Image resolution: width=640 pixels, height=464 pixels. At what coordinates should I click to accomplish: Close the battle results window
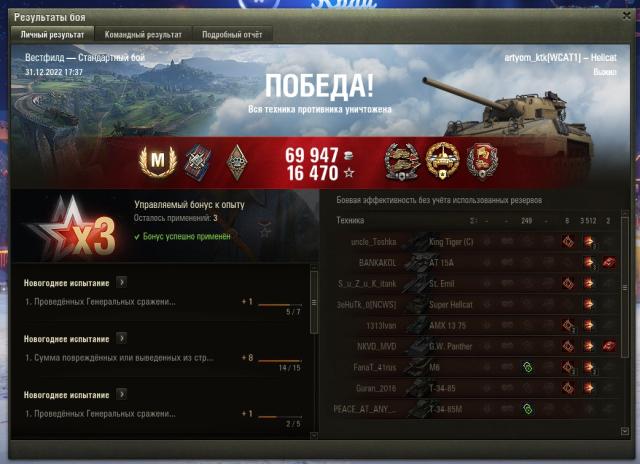point(625,17)
